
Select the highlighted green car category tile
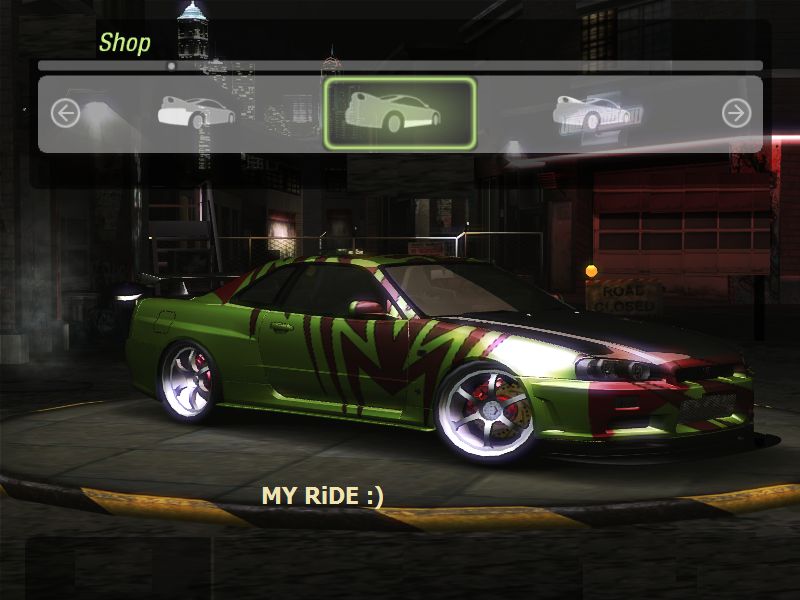pyautogui.click(x=400, y=113)
